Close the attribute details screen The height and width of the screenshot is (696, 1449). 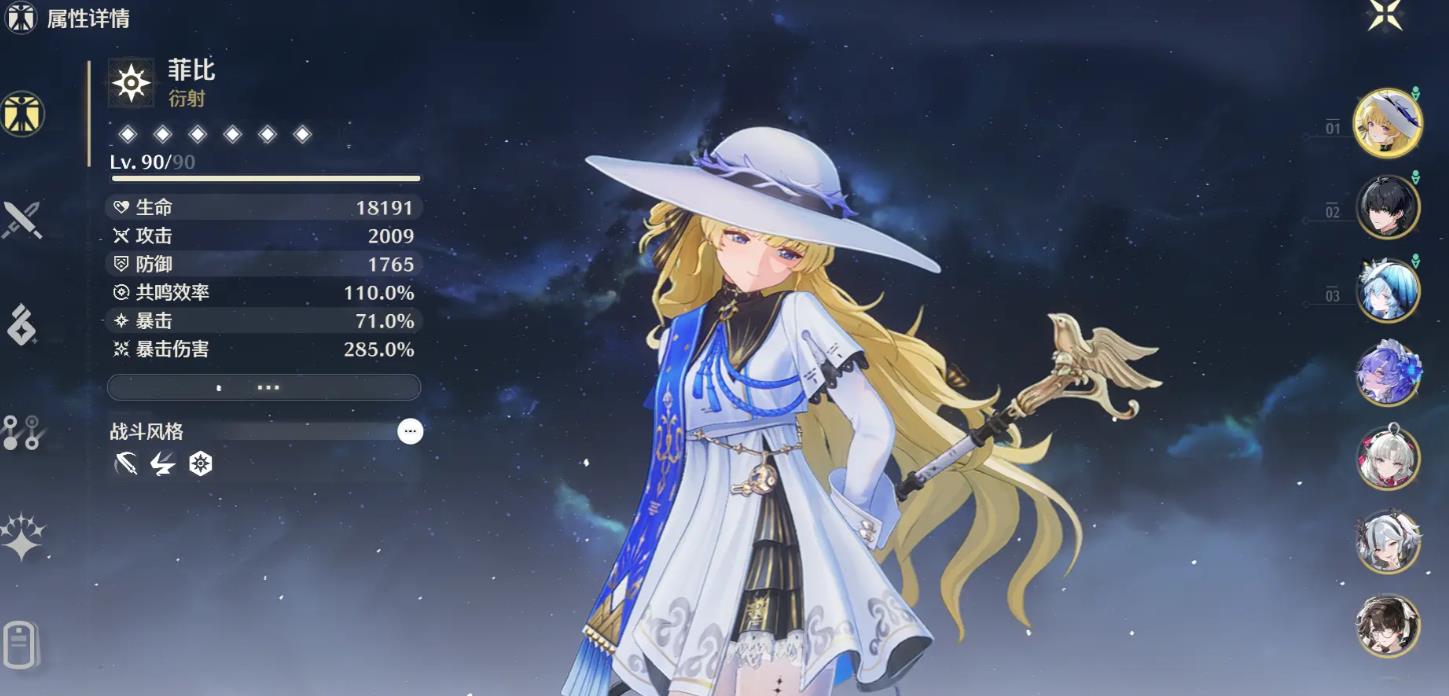click(x=1385, y=15)
